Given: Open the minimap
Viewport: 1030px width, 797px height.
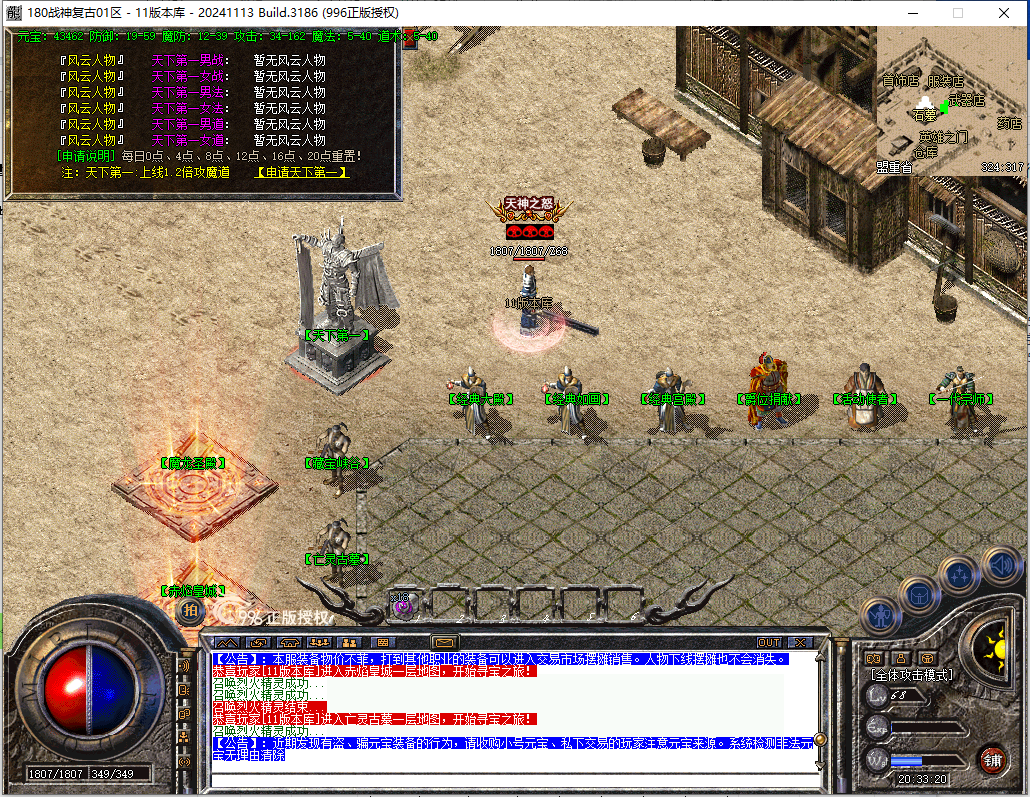Looking at the screenshot, I should pos(950,101).
